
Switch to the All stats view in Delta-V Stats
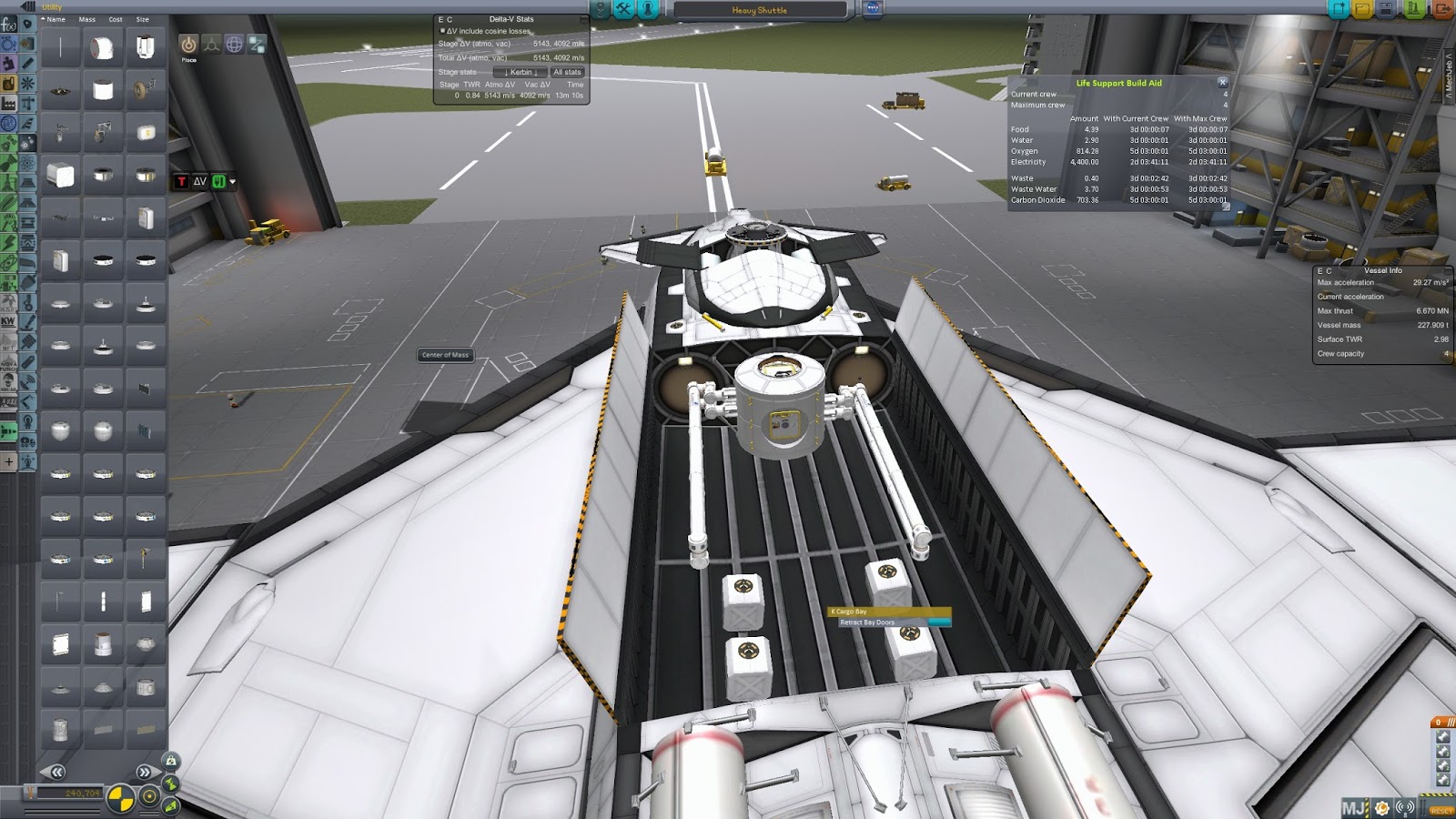pos(567,72)
